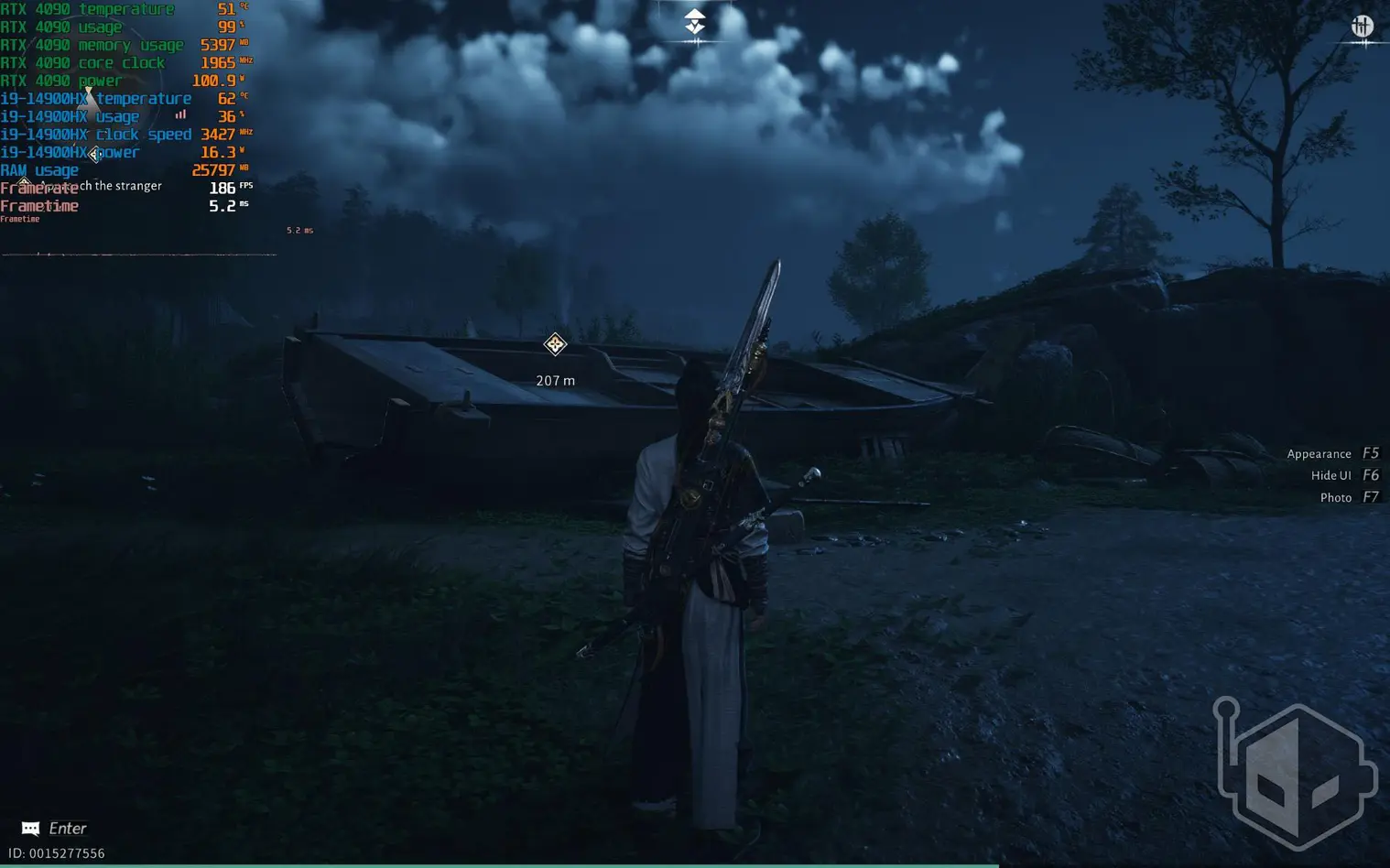This screenshot has height=868, width=1390.
Task: Open the chat speech bubble icon
Action: coord(30,829)
